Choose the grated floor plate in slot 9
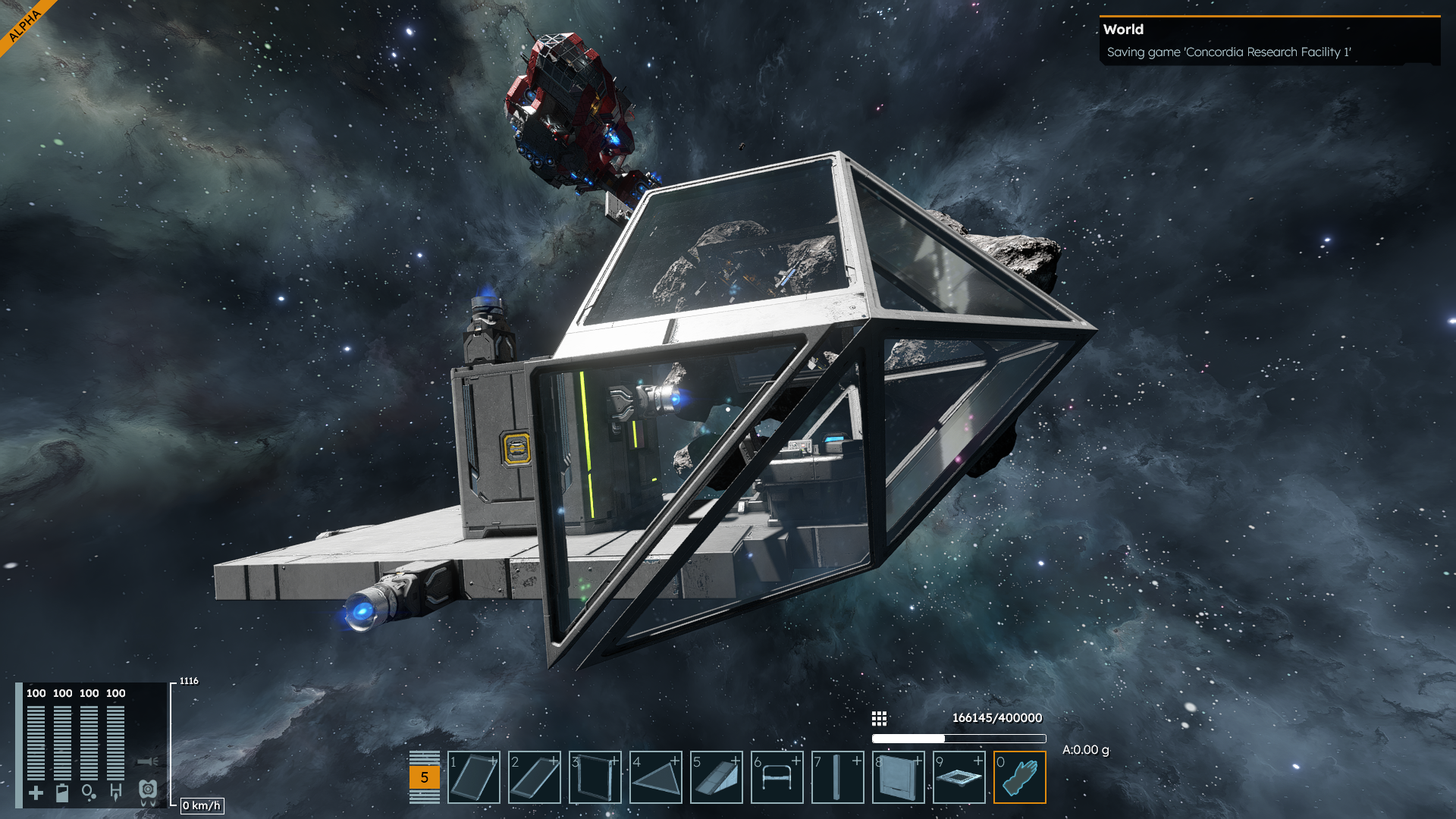The image size is (1456, 819). 959,777
